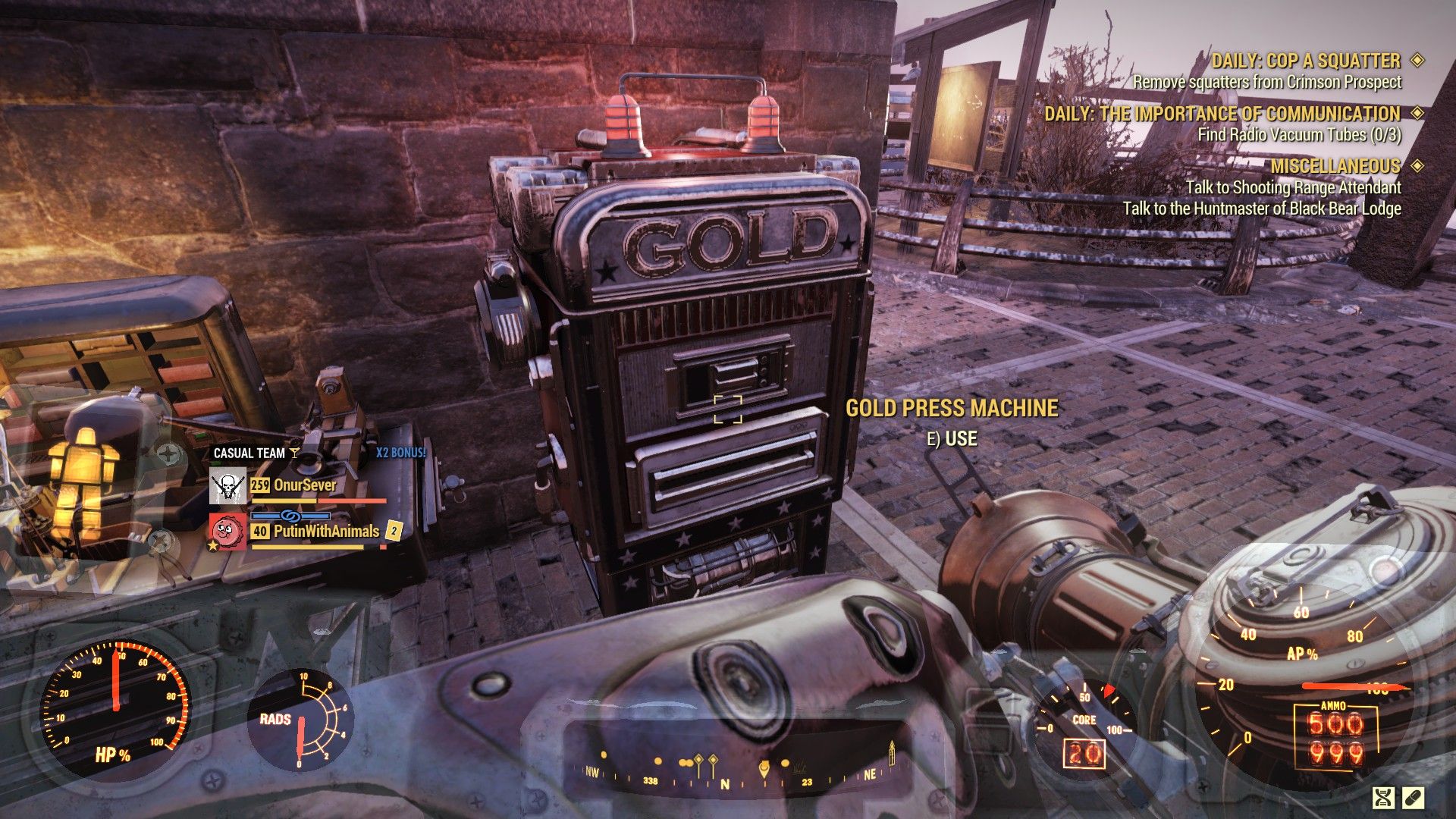Click the Casual Team label
Screen dimensions: 1456x819
pyautogui.click(x=249, y=453)
